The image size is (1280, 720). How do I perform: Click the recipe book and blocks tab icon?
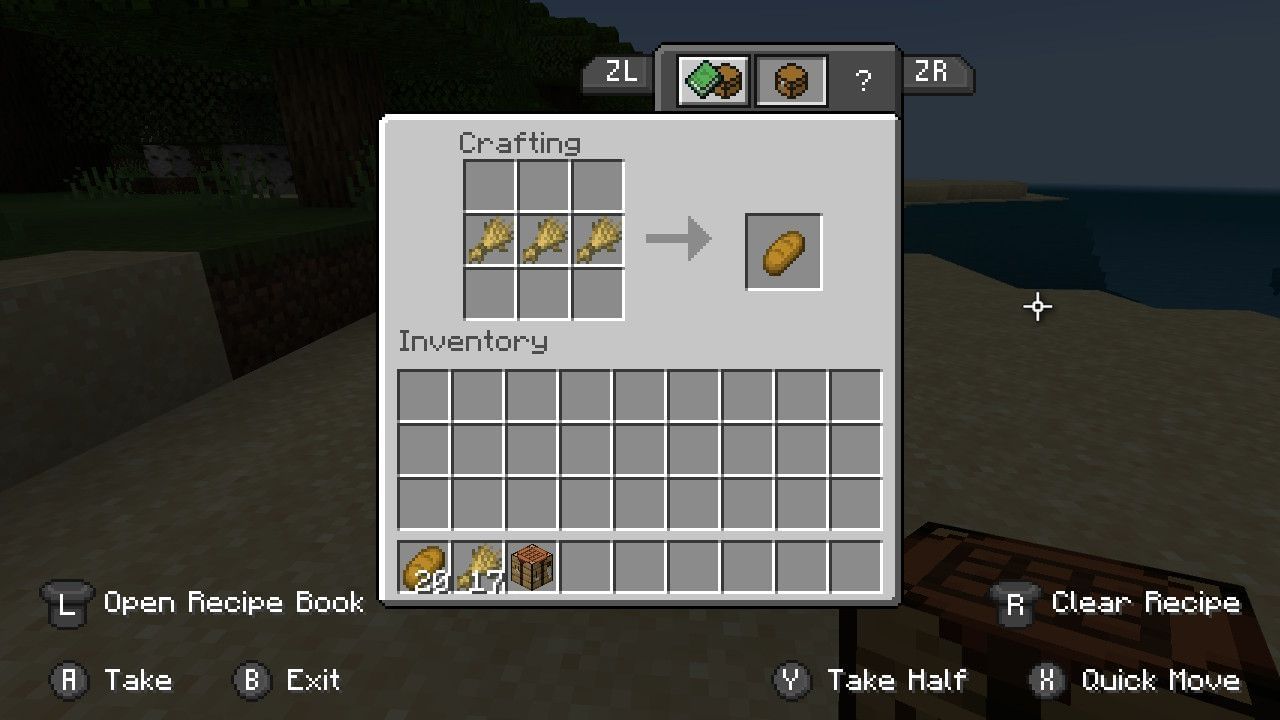[712, 81]
